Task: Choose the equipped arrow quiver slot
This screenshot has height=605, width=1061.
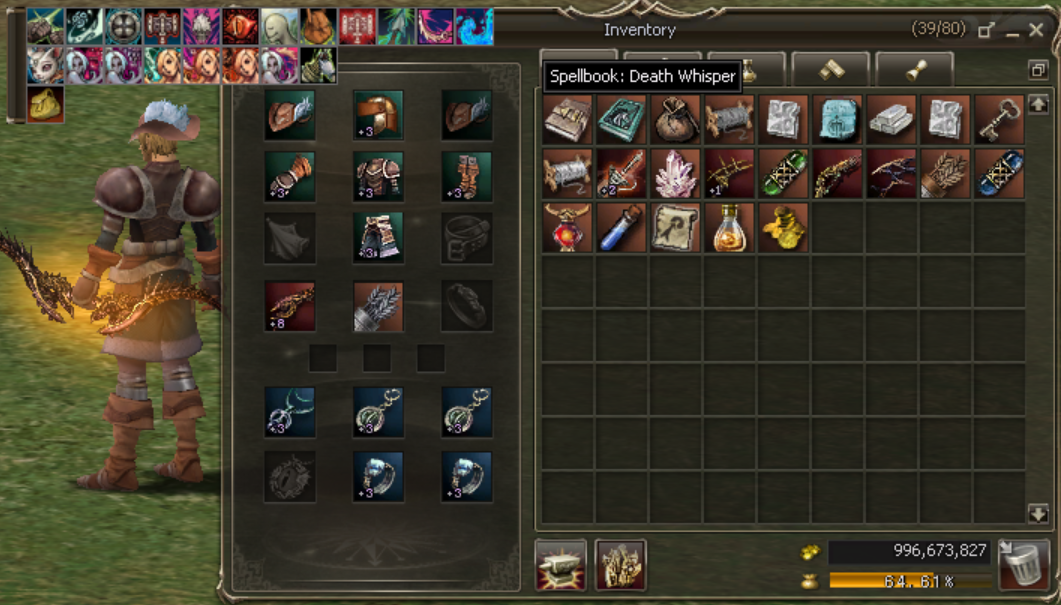Action: [379, 305]
